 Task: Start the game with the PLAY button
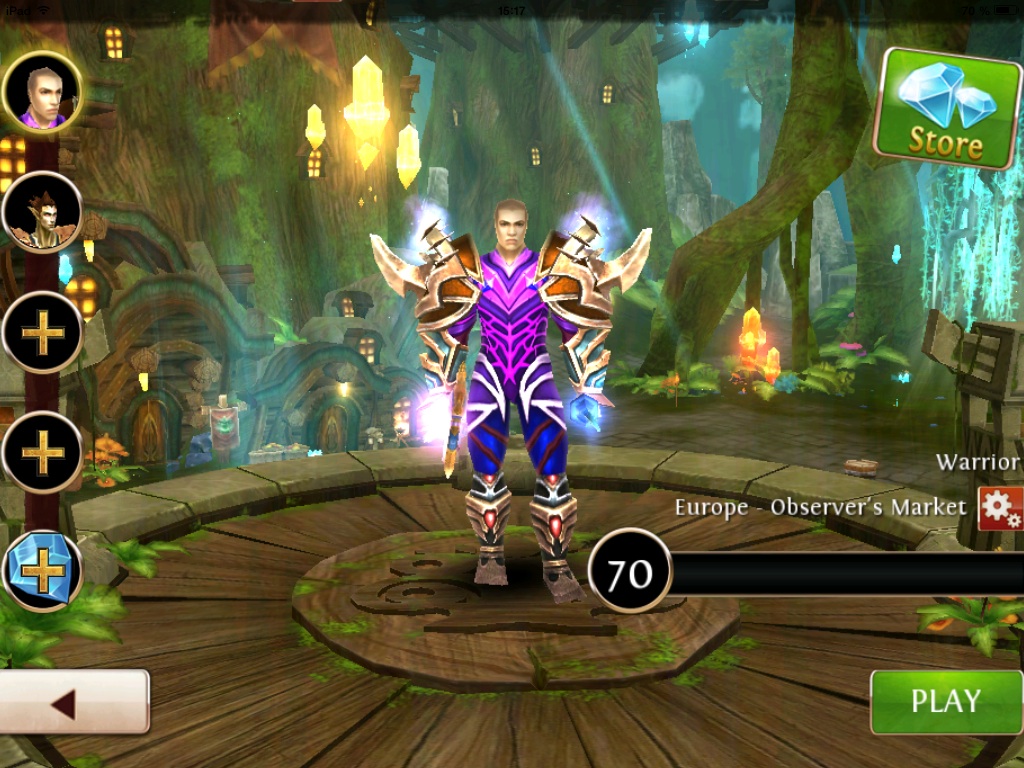pos(945,701)
